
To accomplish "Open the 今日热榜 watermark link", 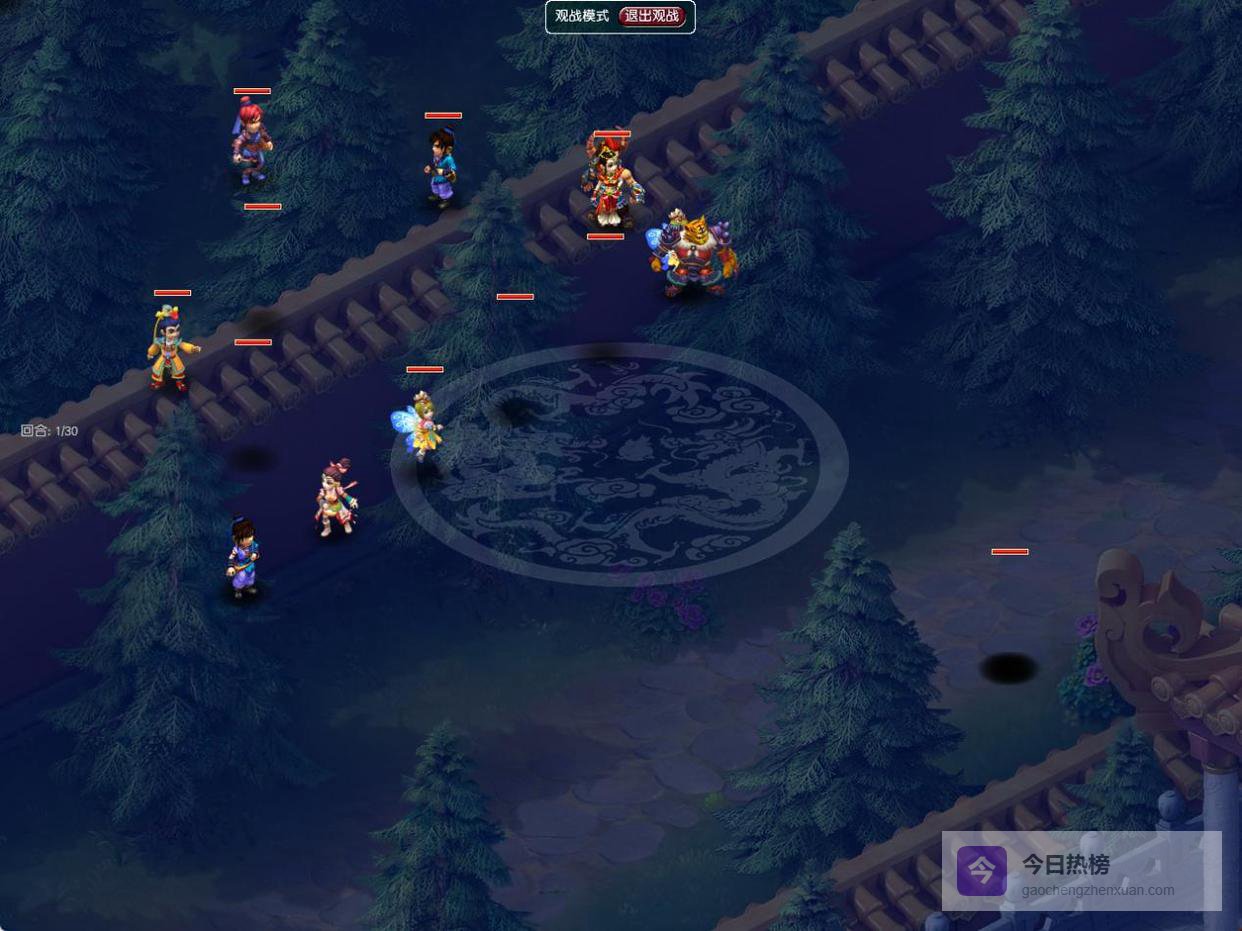I will point(1081,871).
